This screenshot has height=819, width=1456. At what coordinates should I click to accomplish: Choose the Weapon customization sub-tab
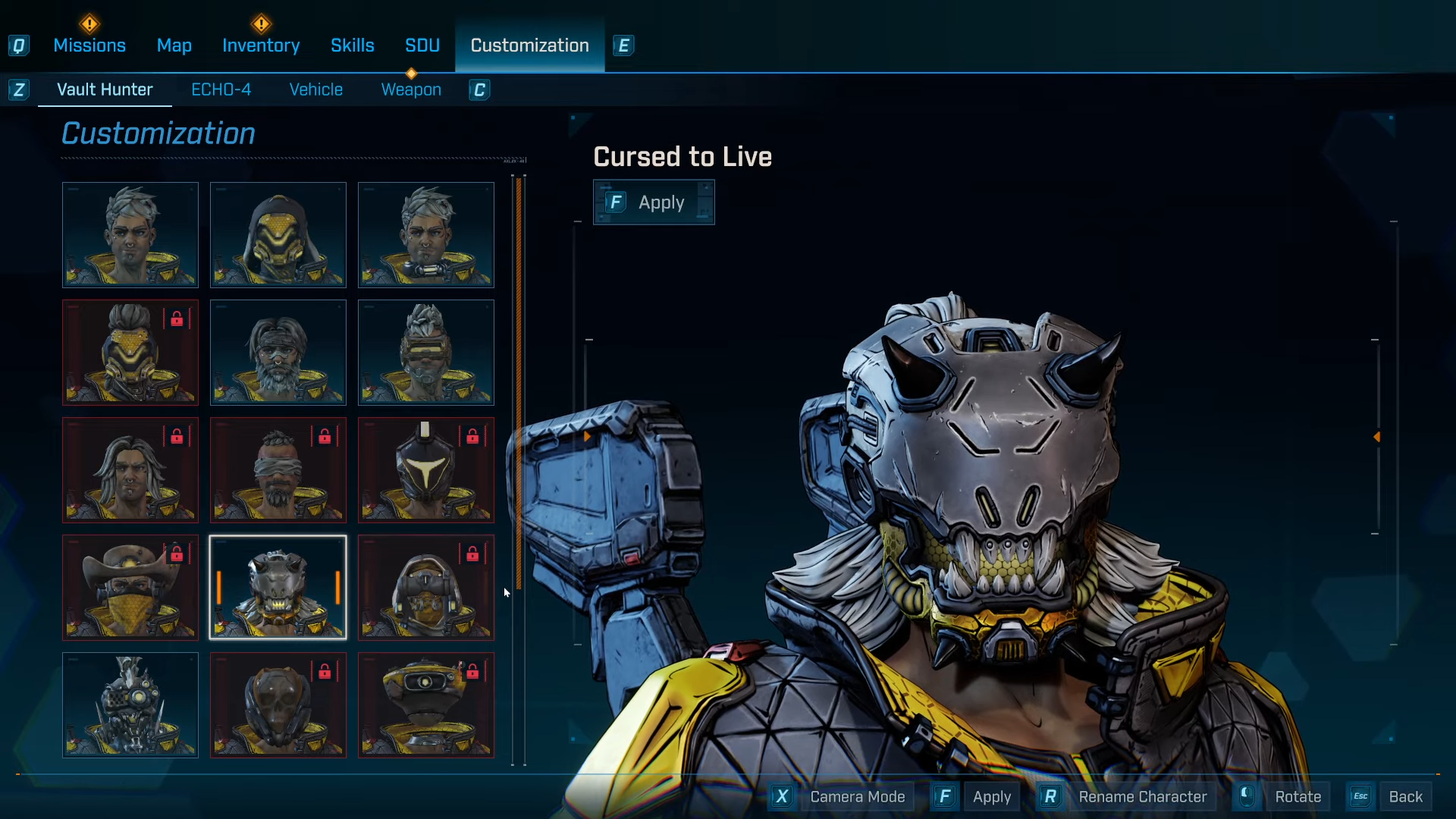(x=411, y=89)
